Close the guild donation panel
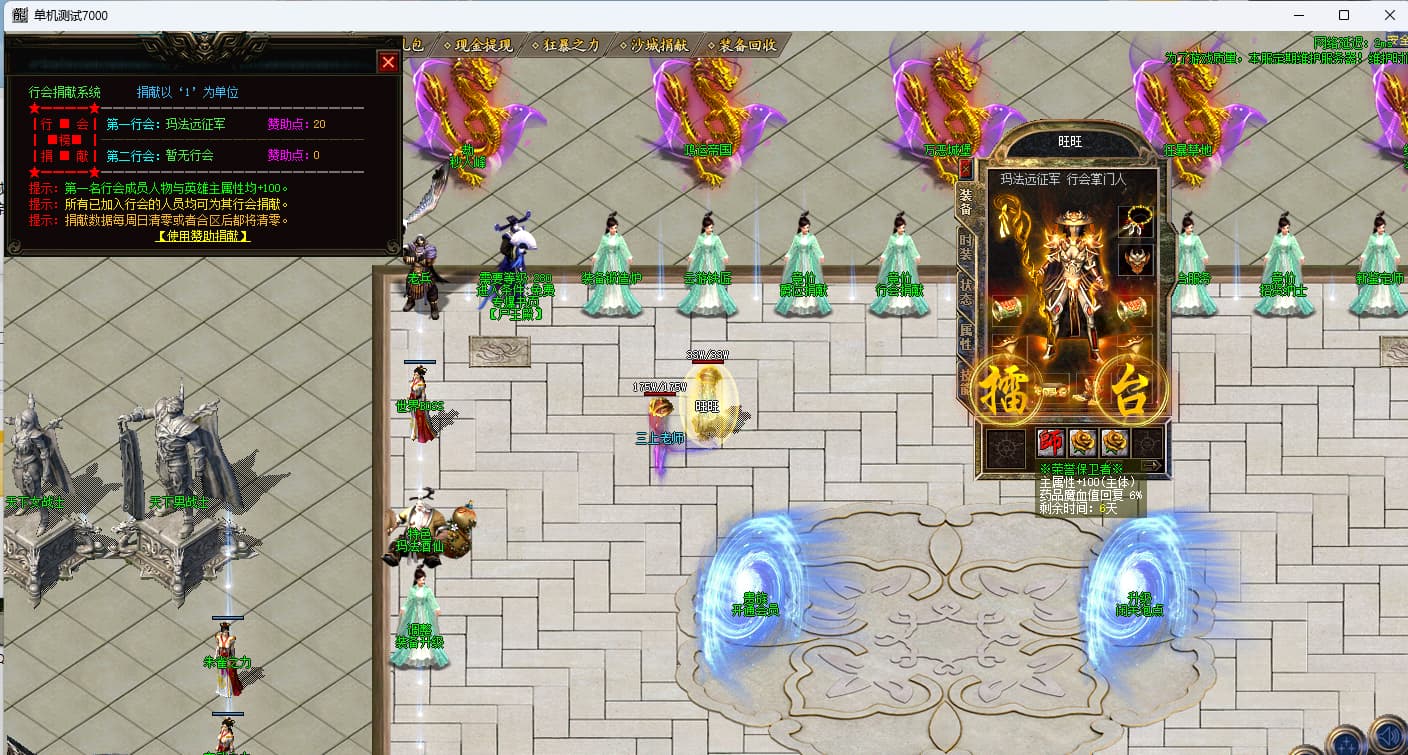 (388, 62)
